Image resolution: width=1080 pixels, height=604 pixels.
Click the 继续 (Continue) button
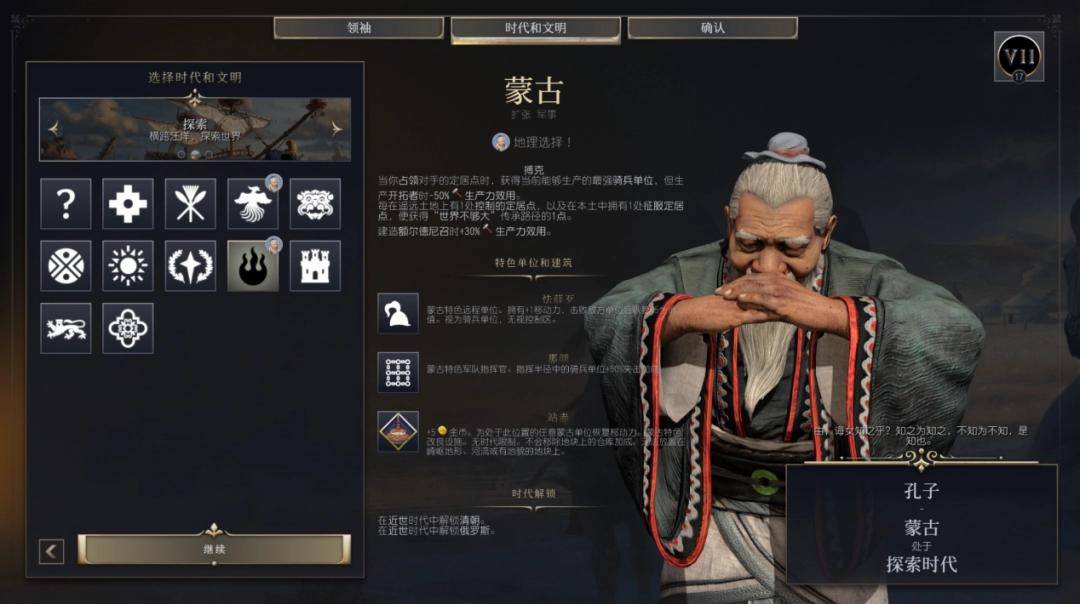(214, 549)
